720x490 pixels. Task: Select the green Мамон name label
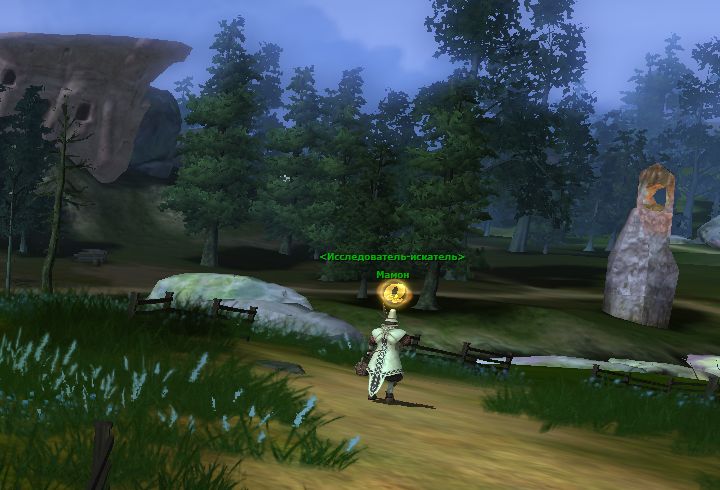pos(392,274)
